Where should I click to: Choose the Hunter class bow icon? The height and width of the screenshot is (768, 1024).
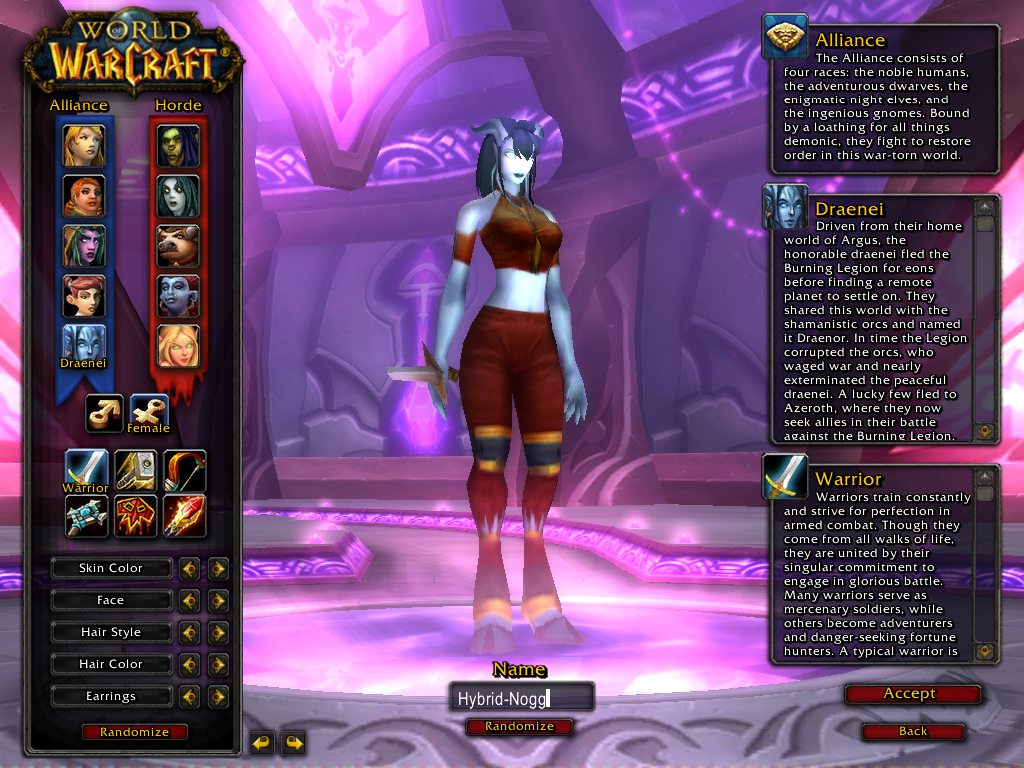184,471
